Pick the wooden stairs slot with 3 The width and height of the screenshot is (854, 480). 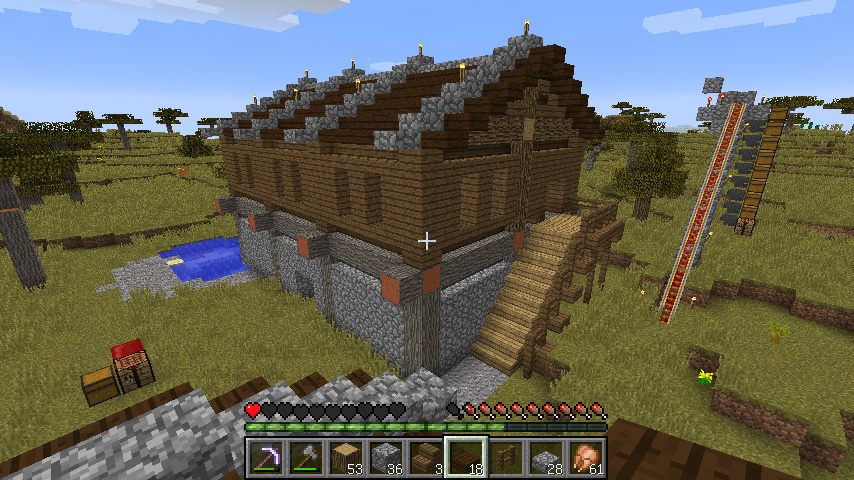tap(427, 458)
